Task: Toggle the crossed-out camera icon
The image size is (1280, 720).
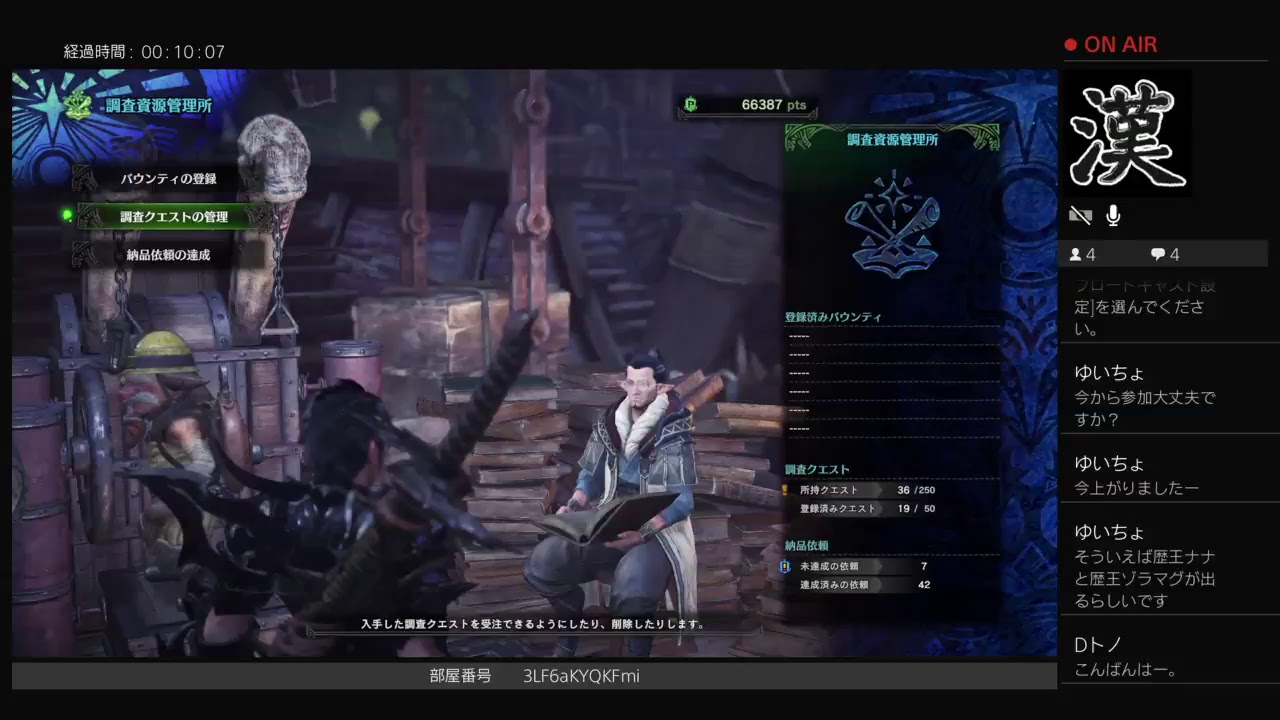Action: [1080, 215]
